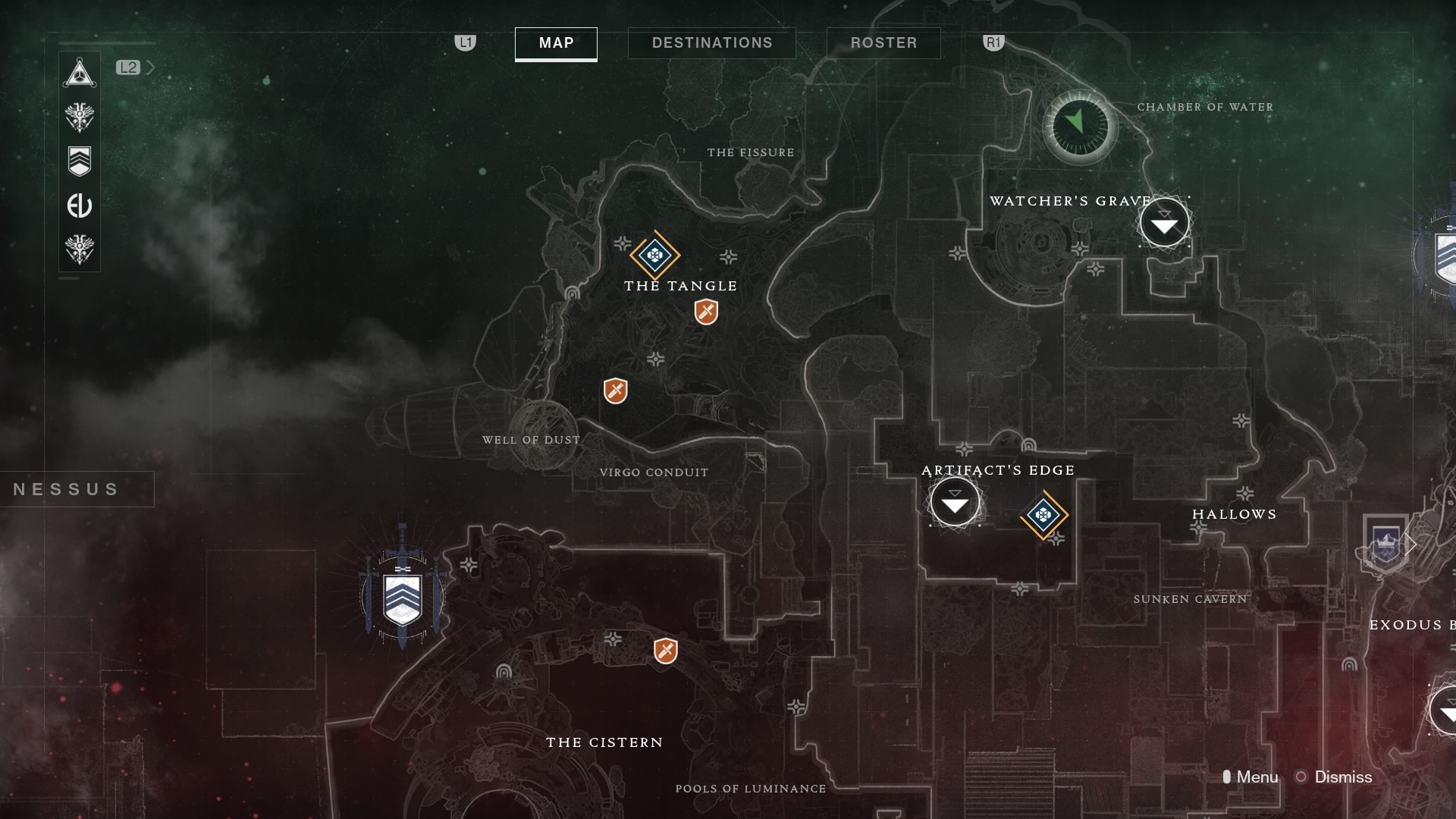Select the blue diamond adventure above The Tangle
The width and height of the screenshot is (1456, 819).
(654, 255)
